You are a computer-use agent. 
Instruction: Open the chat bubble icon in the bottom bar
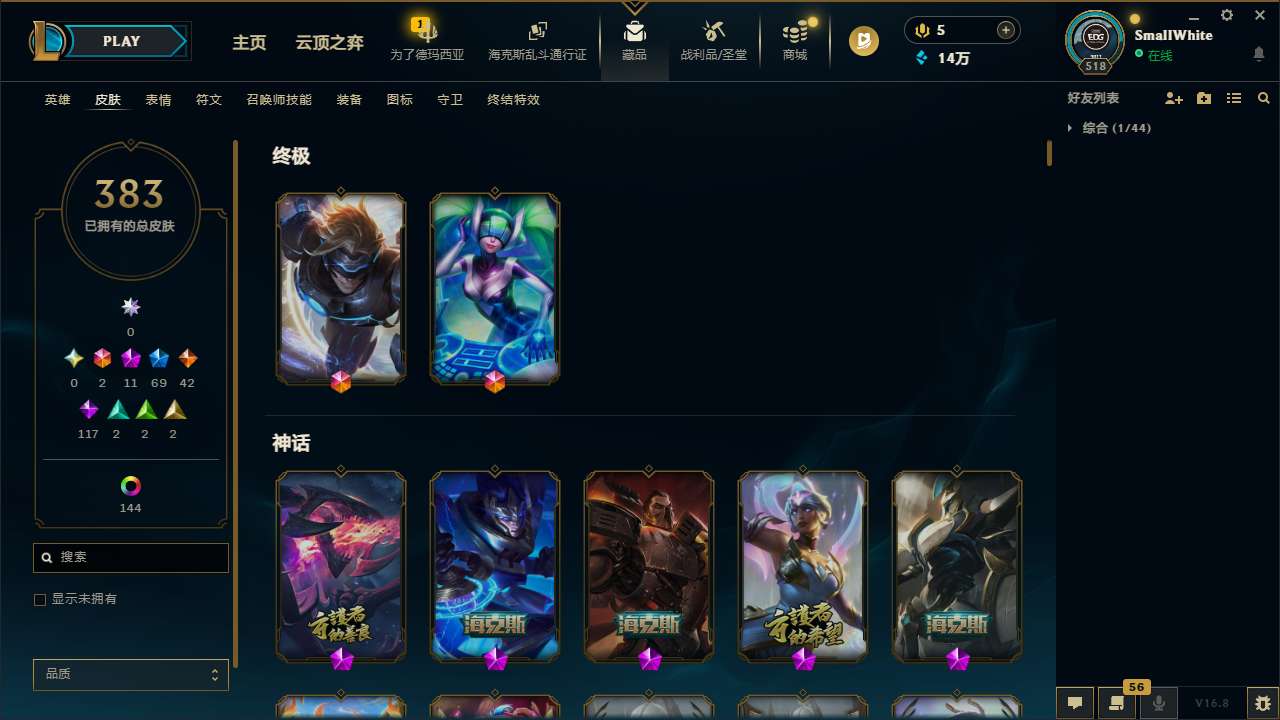click(x=1074, y=703)
